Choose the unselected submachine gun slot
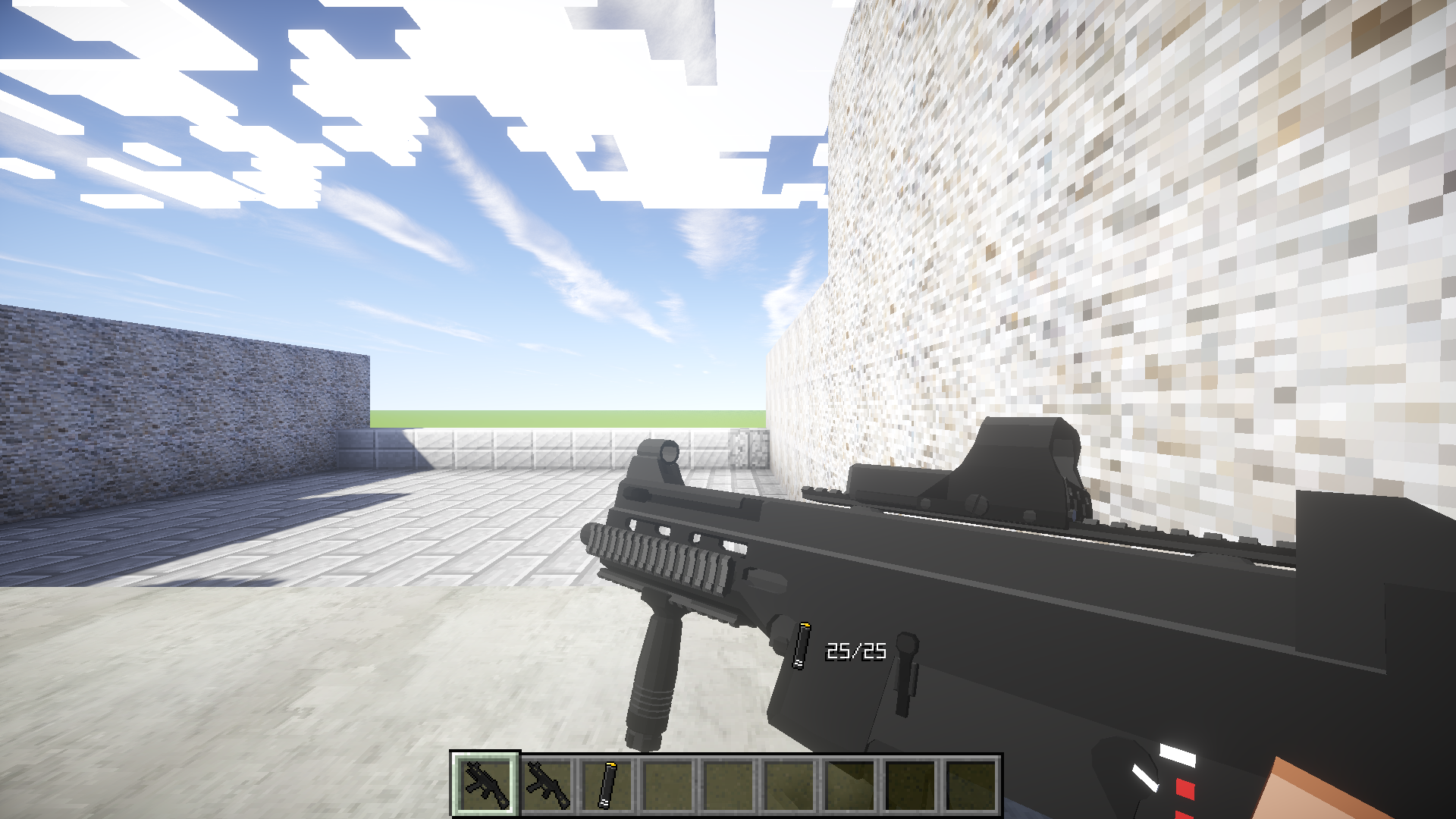1456x819 pixels. pyautogui.click(x=547, y=785)
